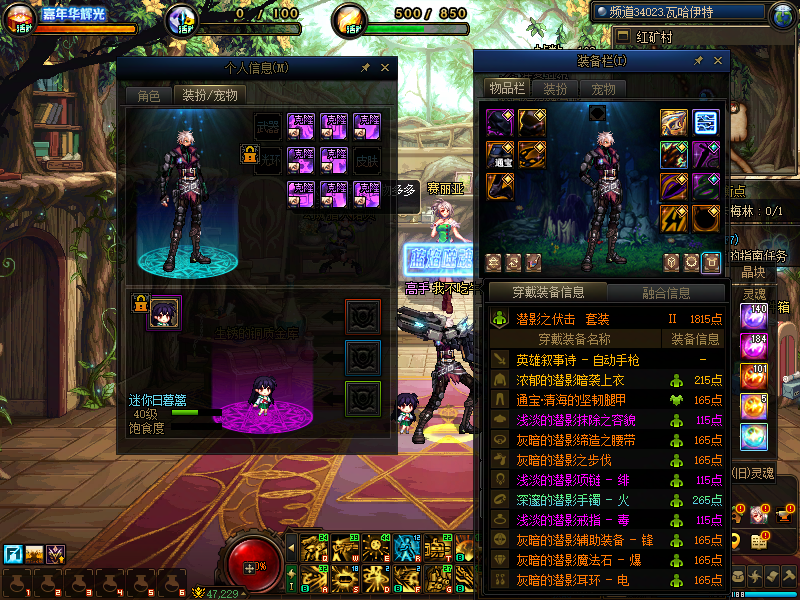Select the 装扮/宠物 tab
Screen dimensions: 800x600
coord(208,96)
